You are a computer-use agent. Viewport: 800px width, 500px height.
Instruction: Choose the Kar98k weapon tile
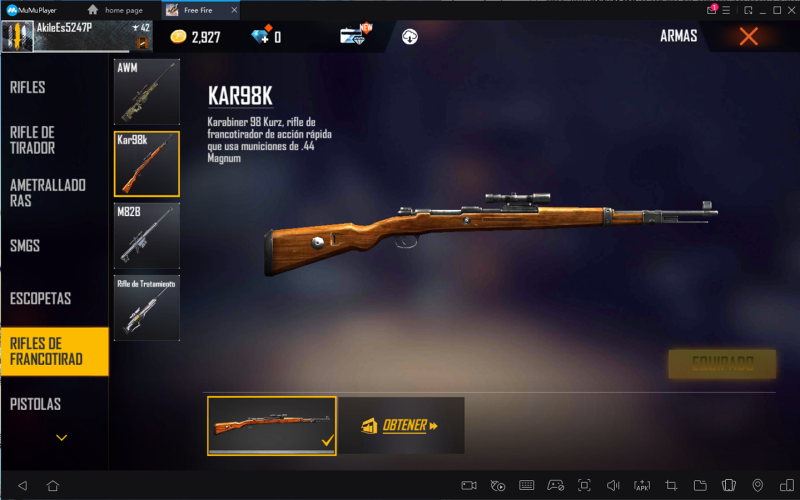(x=147, y=164)
